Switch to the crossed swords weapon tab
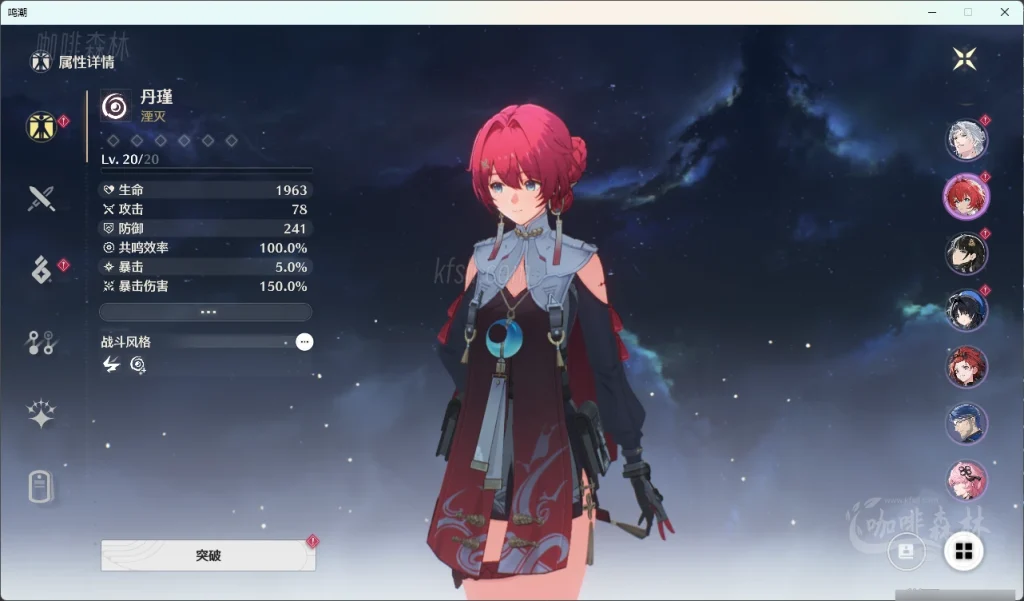Image resolution: width=1024 pixels, height=601 pixels. click(41, 198)
